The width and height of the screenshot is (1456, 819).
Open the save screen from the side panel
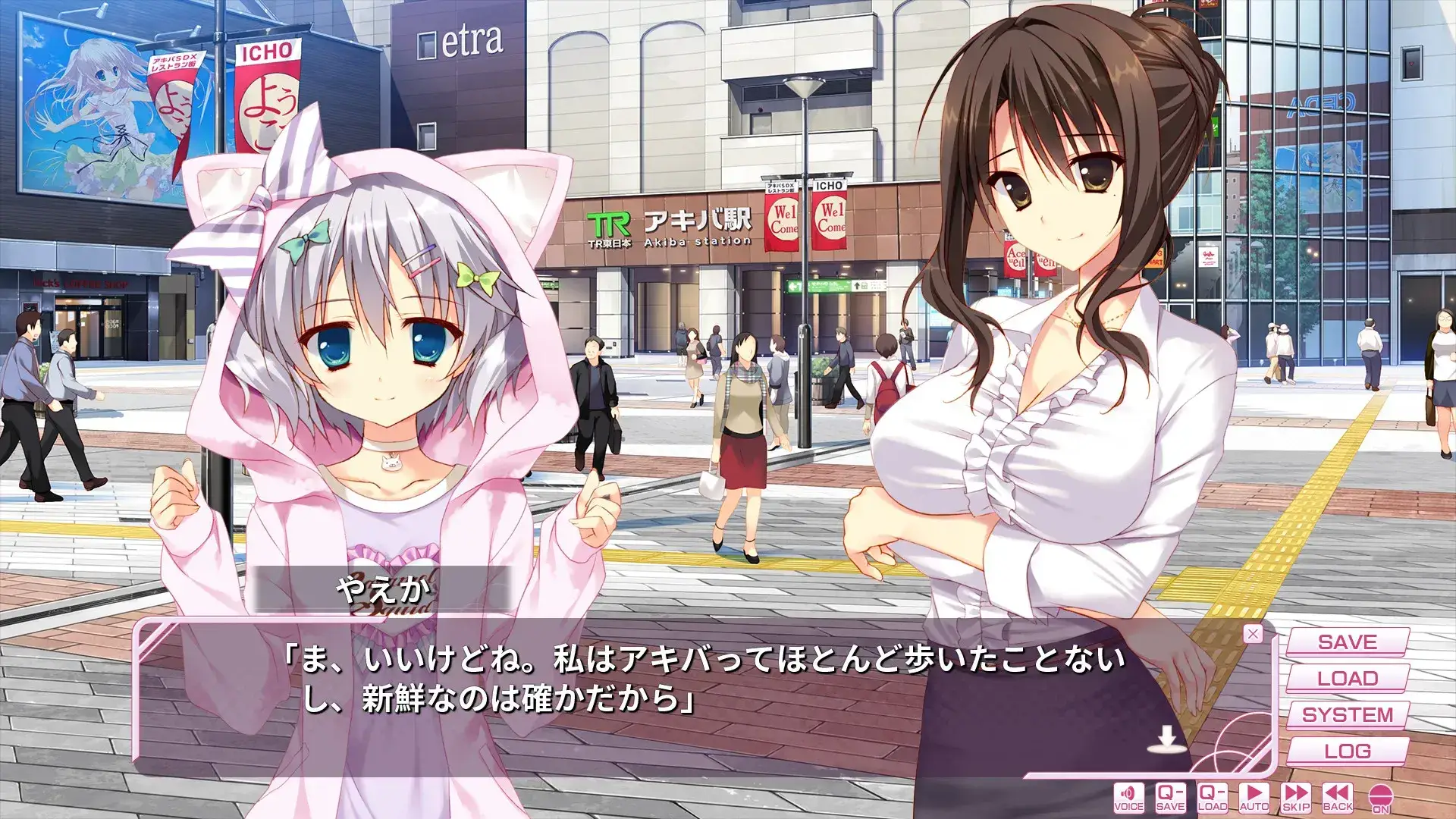click(1349, 642)
